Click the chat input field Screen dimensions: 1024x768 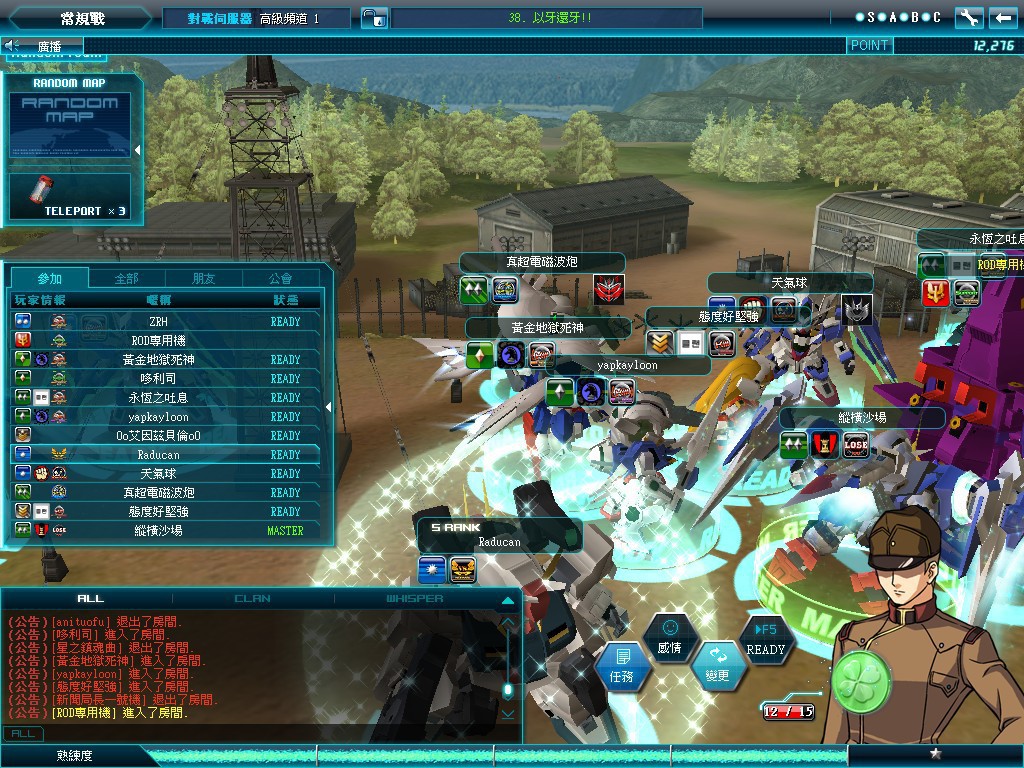(270, 733)
